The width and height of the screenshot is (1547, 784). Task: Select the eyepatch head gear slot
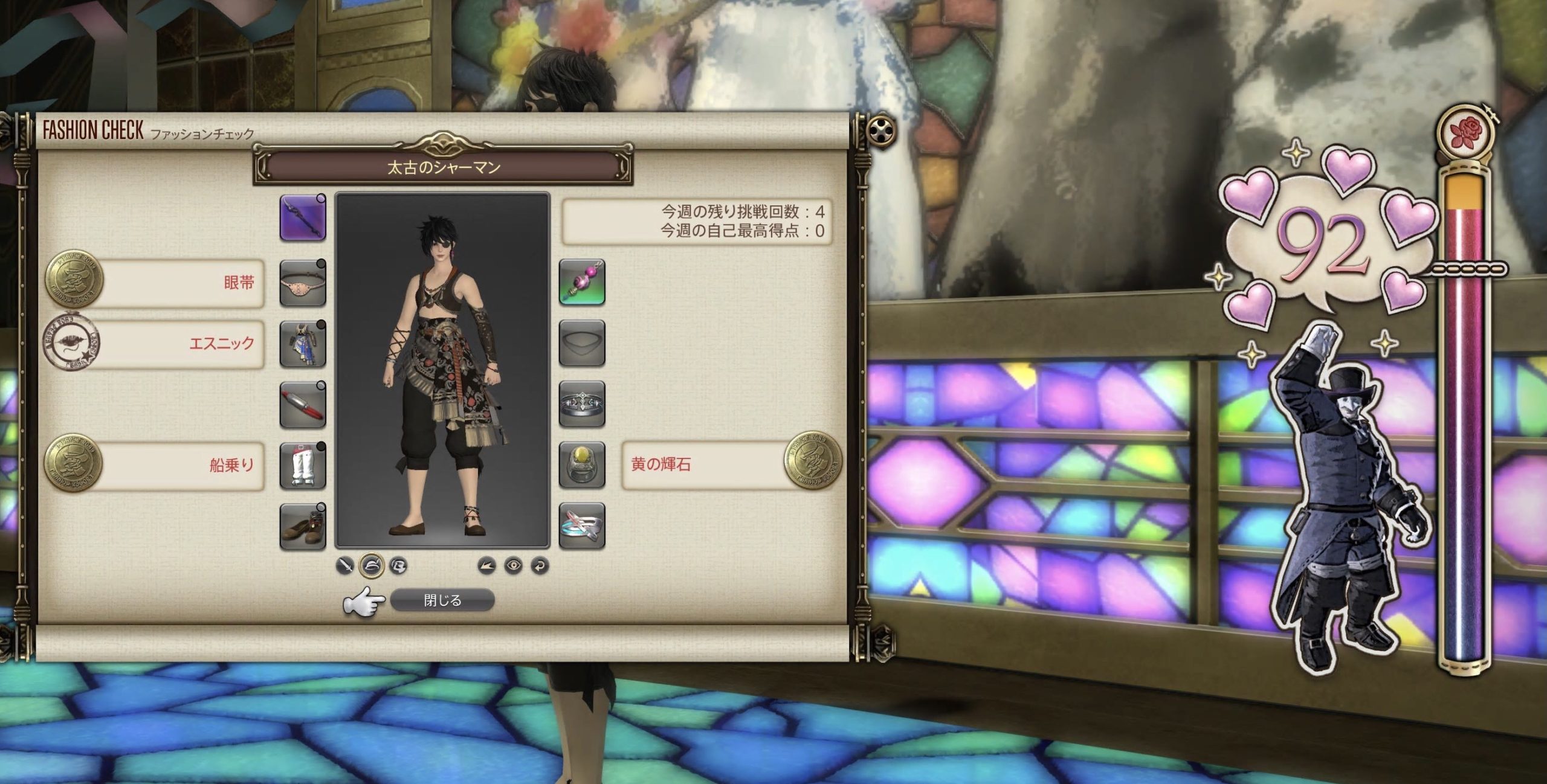click(303, 283)
